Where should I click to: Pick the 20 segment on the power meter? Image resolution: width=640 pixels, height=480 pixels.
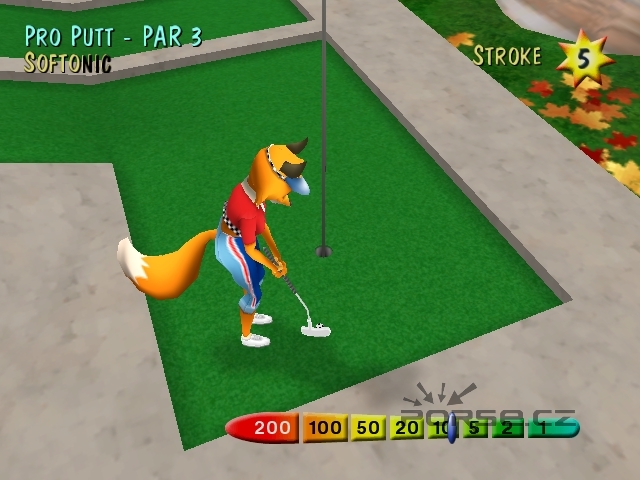[406, 429]
